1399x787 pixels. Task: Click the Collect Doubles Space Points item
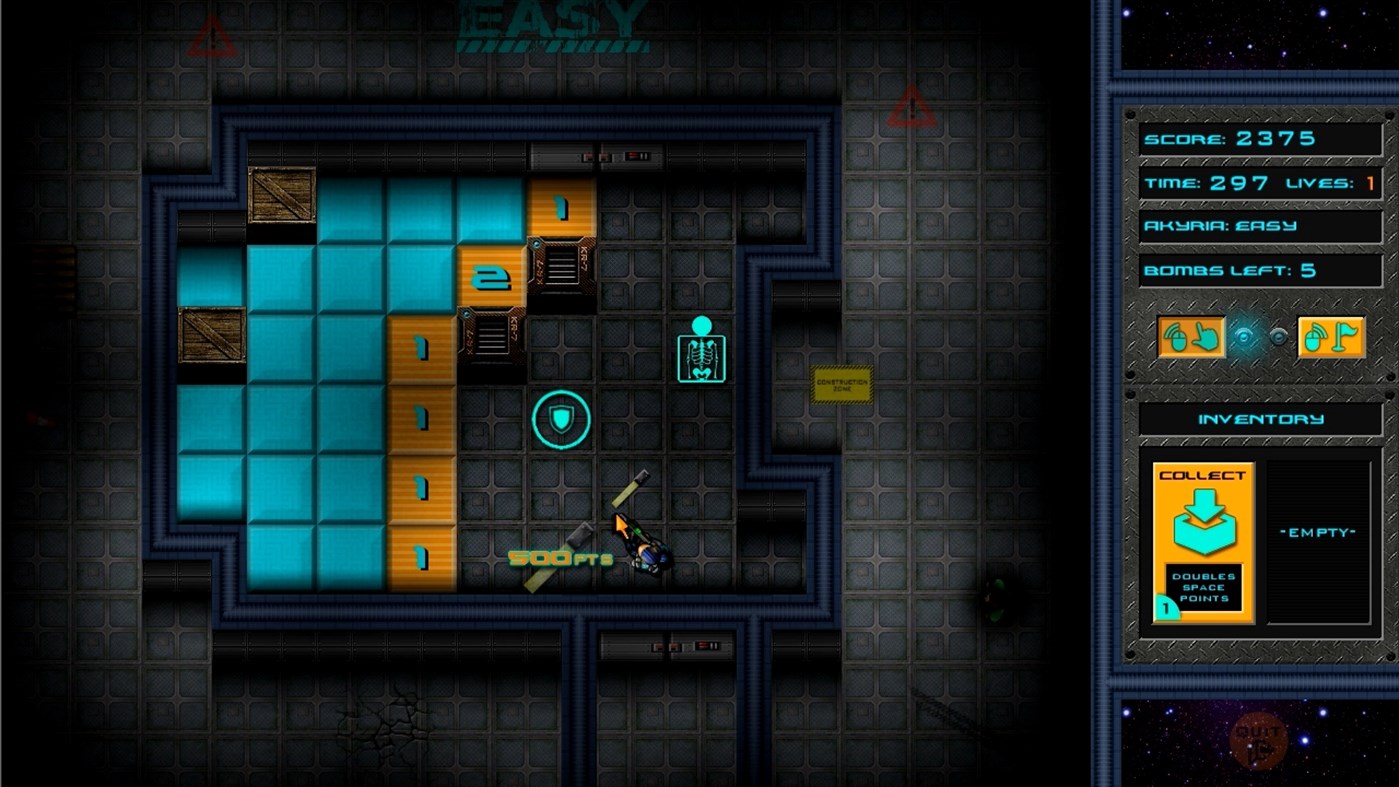[x=1203, y=540]
